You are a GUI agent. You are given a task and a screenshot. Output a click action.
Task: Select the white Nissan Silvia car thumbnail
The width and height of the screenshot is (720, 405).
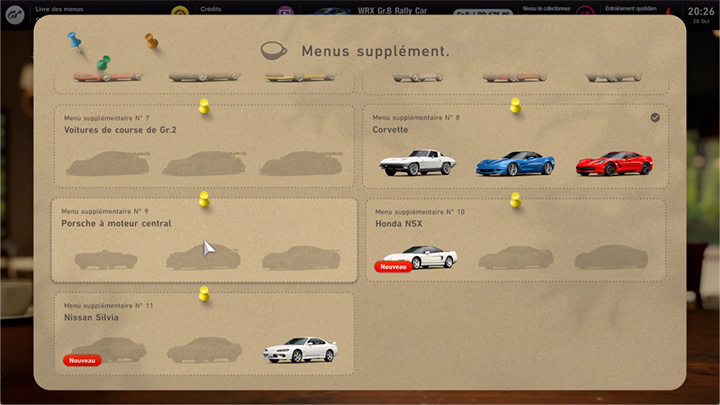click(300, 349)
